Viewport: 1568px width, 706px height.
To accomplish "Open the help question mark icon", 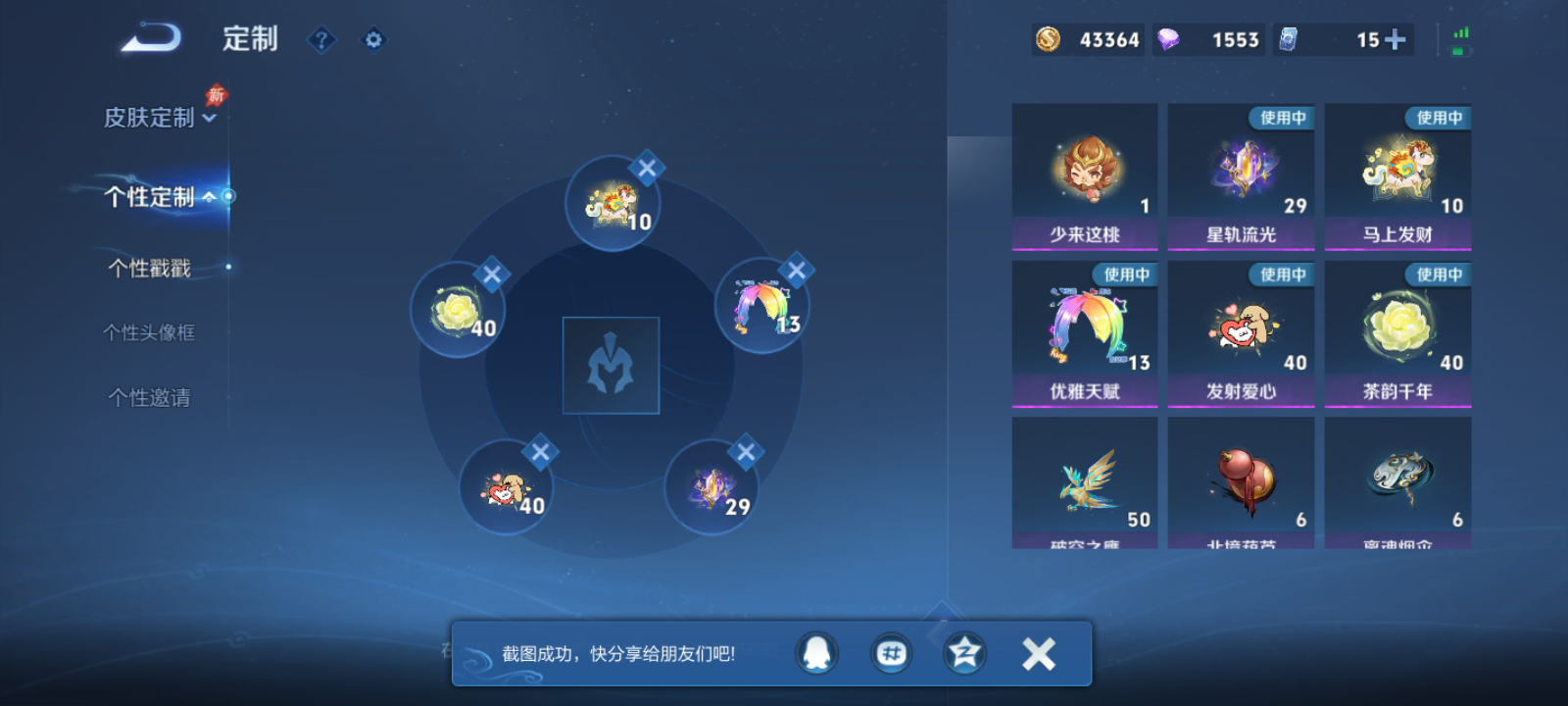I will click(x=321, y=39).
